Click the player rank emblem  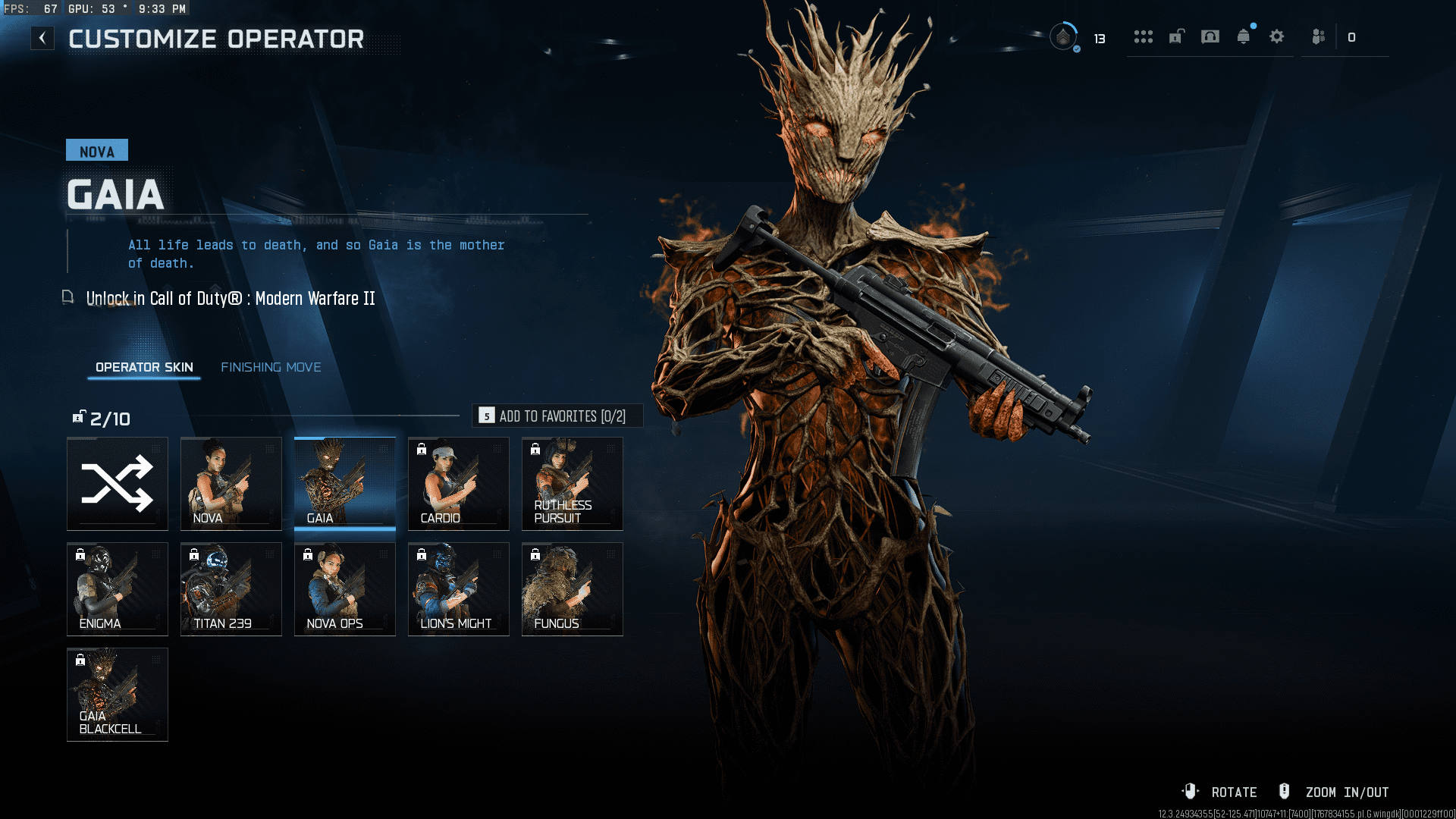tap(1064, 36)
